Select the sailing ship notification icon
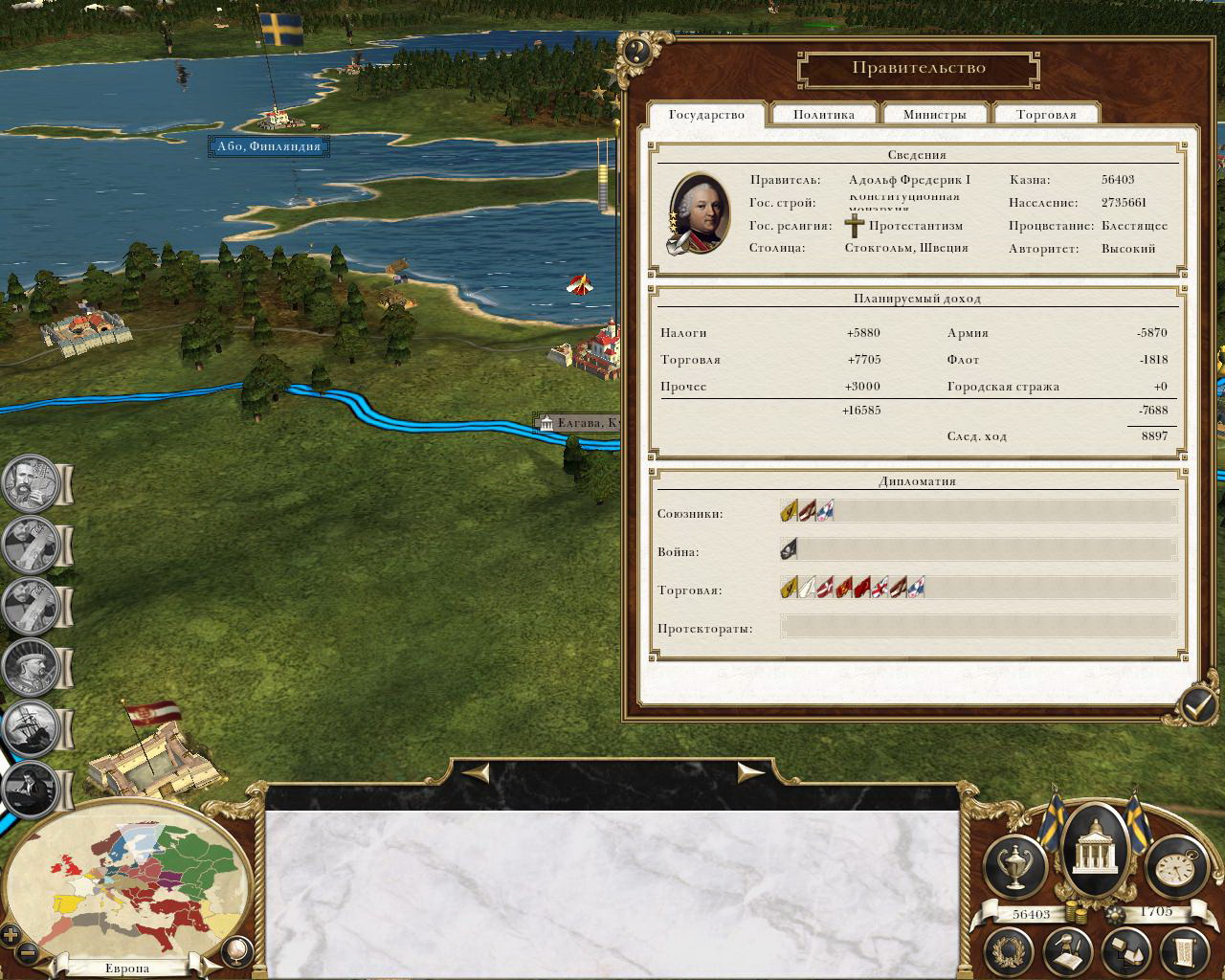The height and width of the screenshot is (980, 1225). pos(30,727)
